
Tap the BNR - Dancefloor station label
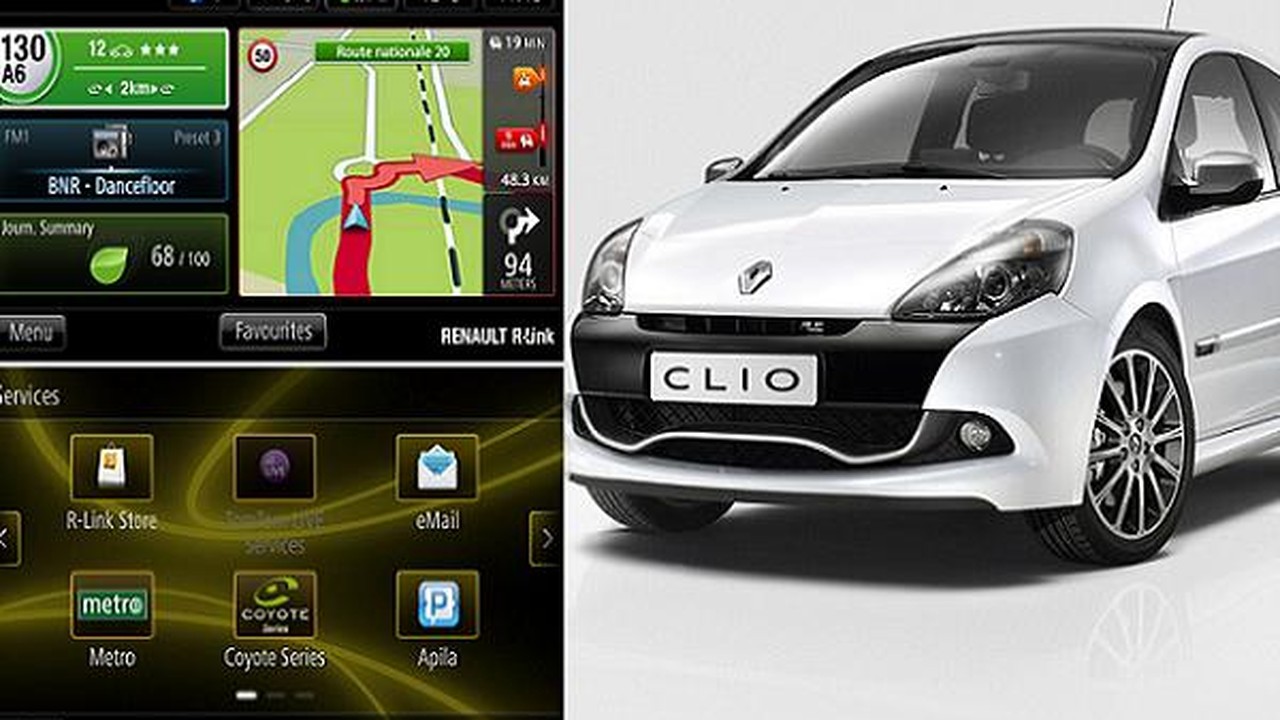coord(113,186)
